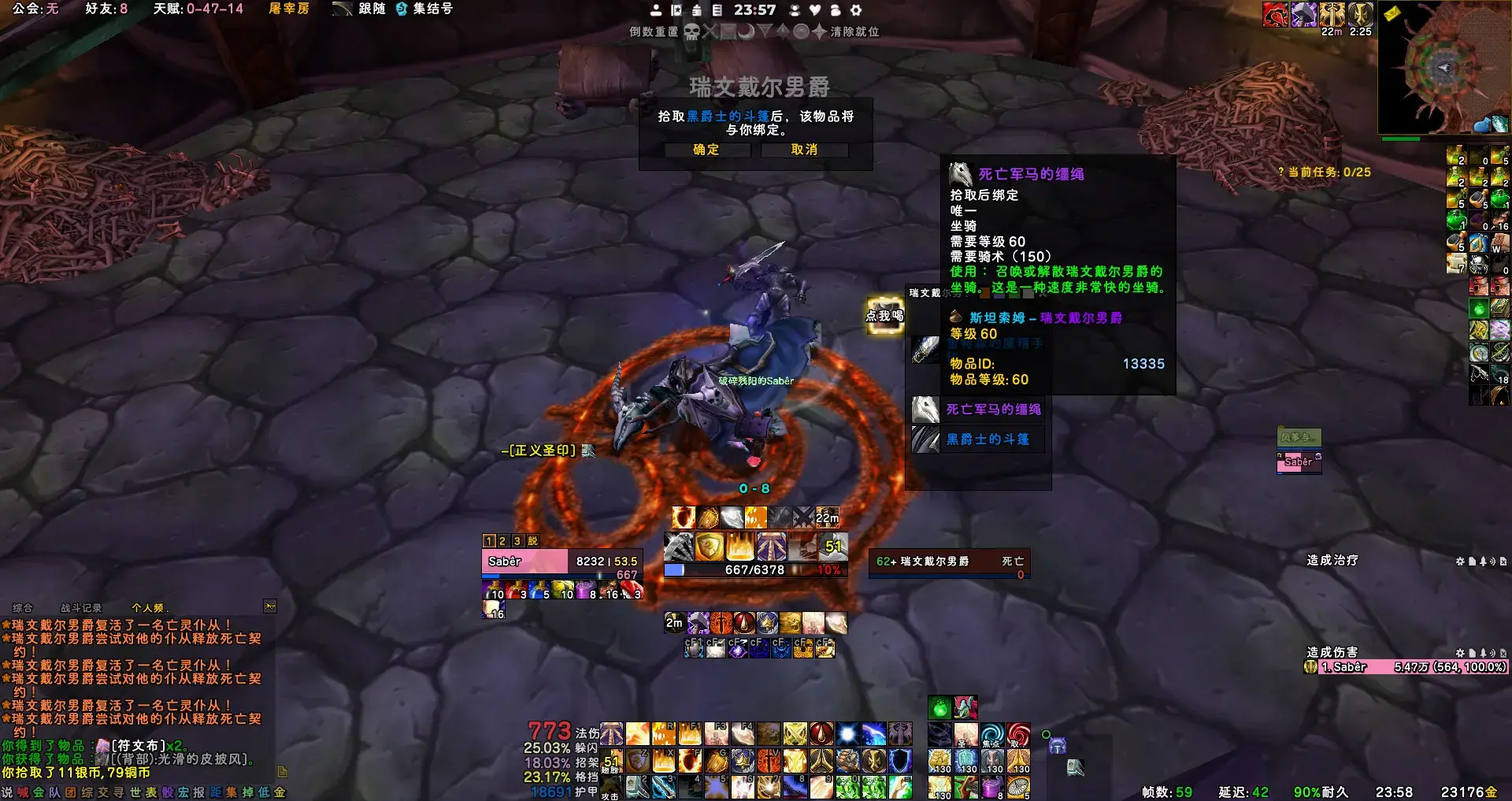Screen dimensions: 1512x801
Task: Click the 倒数重置 countdown reset button
Action: click(x=654, y=32)
